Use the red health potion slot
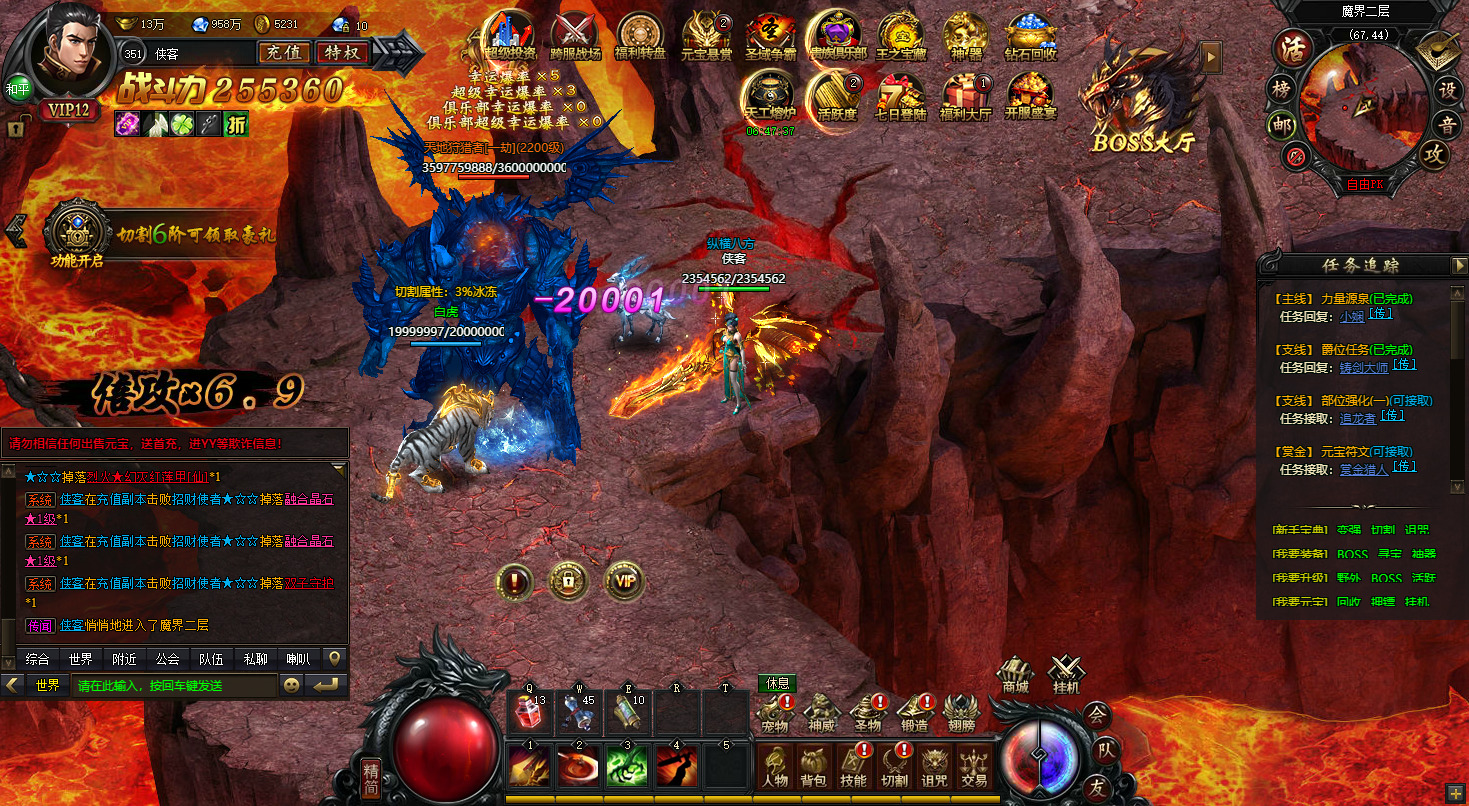The image size is (1469, 806). 529,712
